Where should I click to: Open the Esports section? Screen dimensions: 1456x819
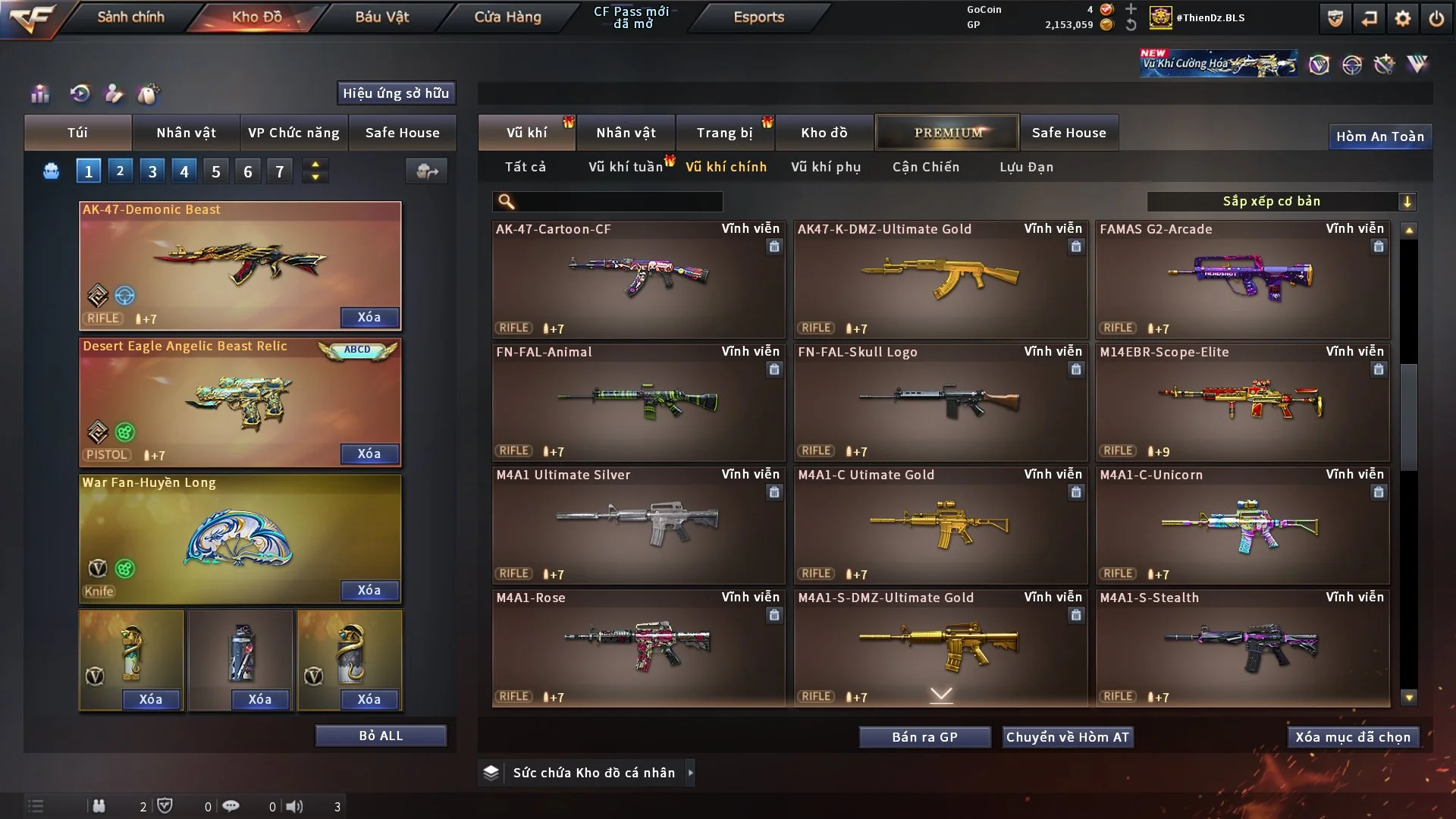coord(758,17)
